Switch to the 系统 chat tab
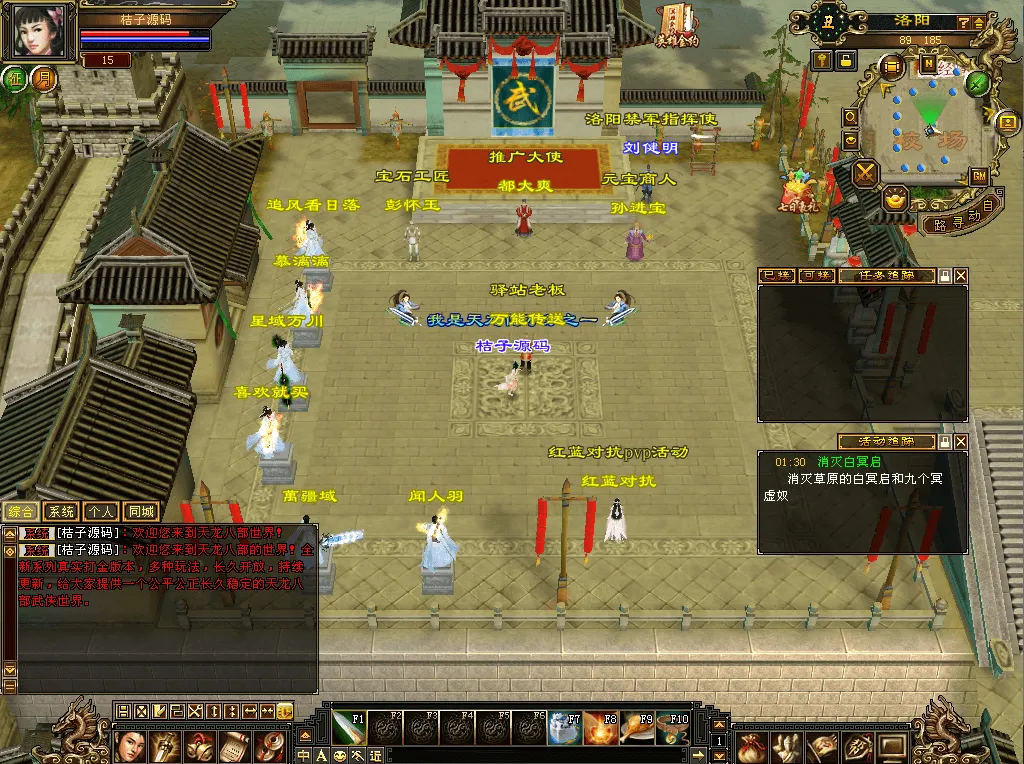The width and height of the screenshot is (1024, 764). (x=60, y=512)
